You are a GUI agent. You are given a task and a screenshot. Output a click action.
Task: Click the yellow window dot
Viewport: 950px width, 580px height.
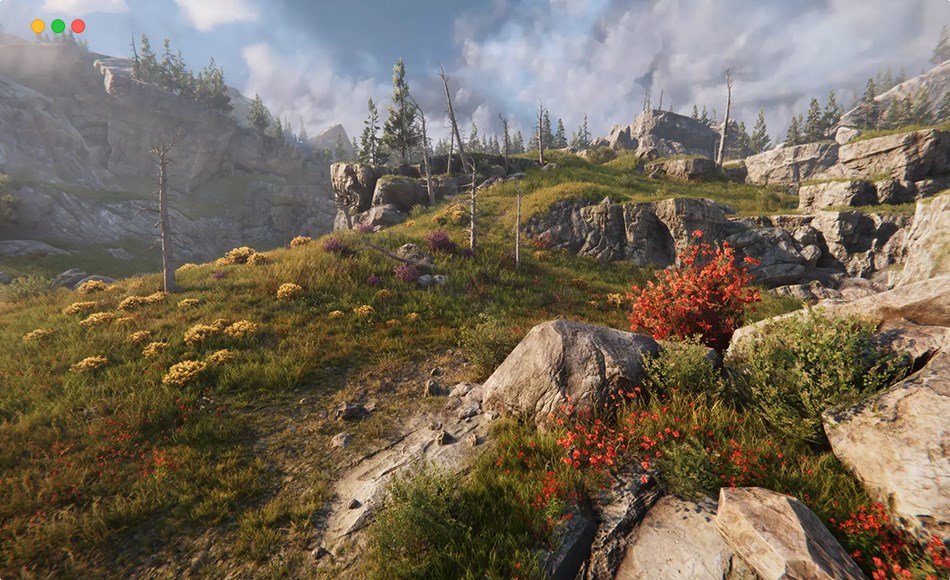coord(38,26)
